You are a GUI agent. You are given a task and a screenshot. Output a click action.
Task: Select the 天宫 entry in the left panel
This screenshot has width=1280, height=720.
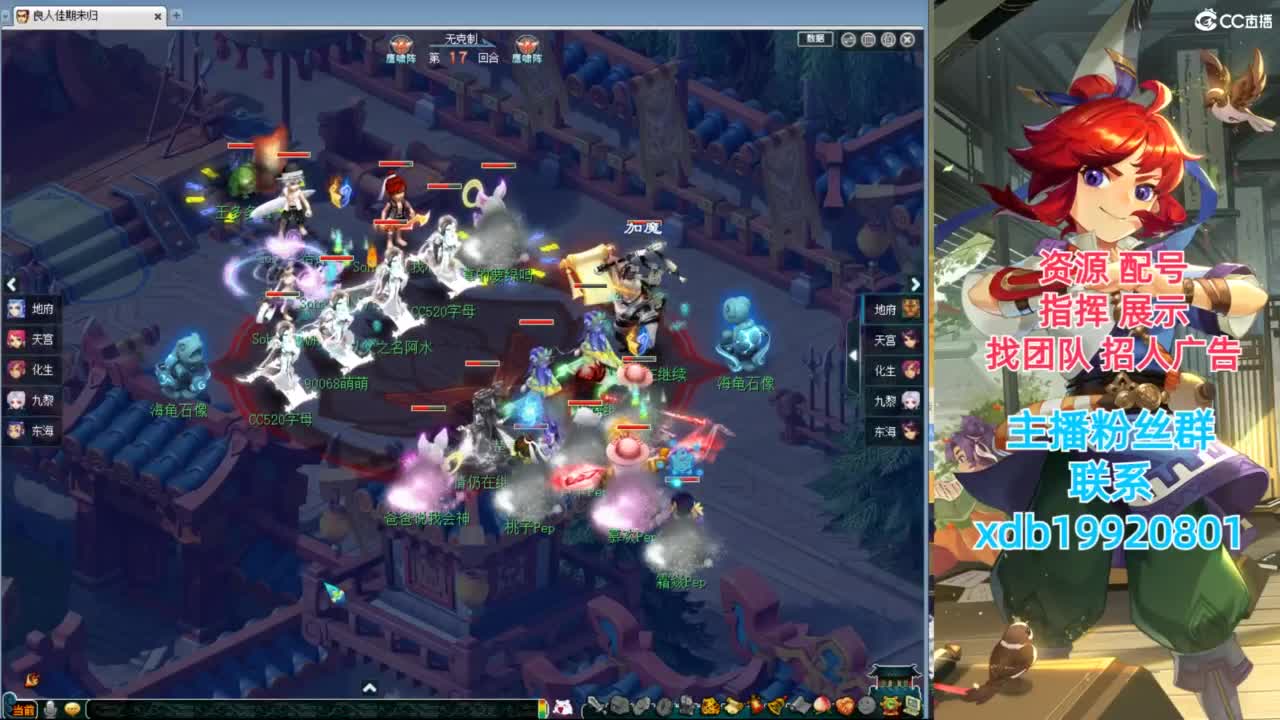point(24,338)
